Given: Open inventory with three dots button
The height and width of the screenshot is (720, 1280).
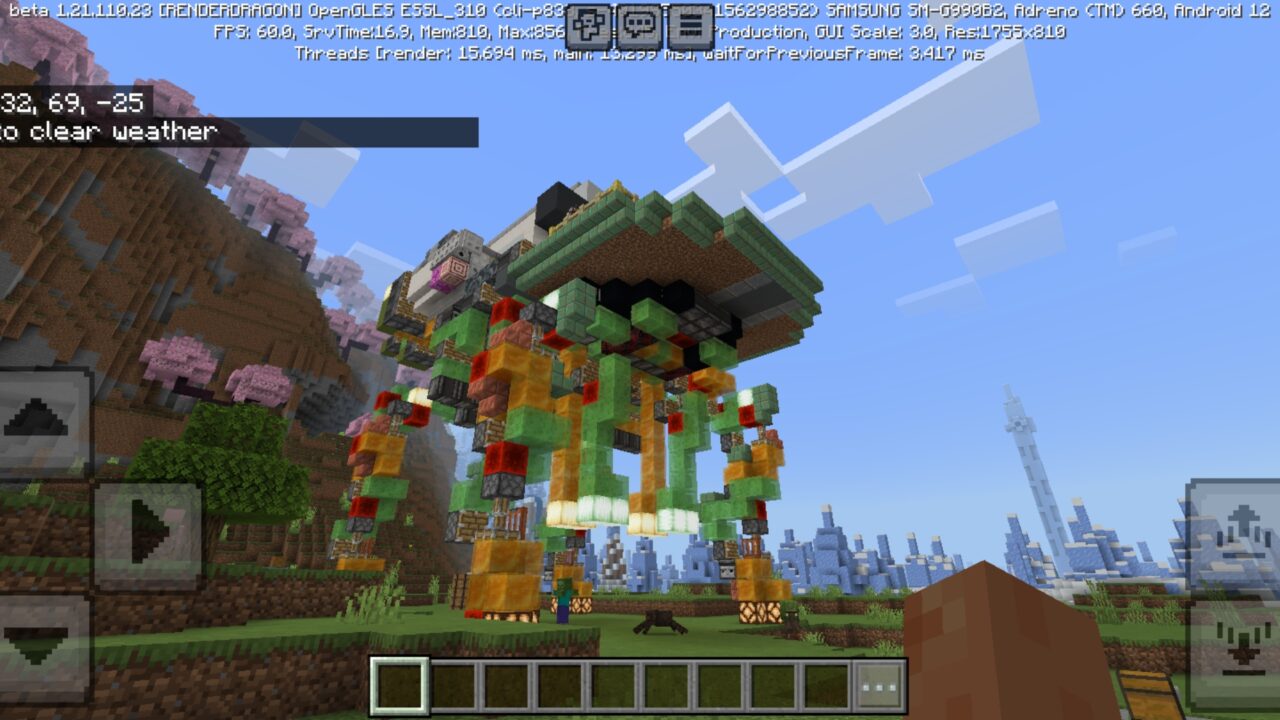Looking at the screenshot, I should [880, 686].
